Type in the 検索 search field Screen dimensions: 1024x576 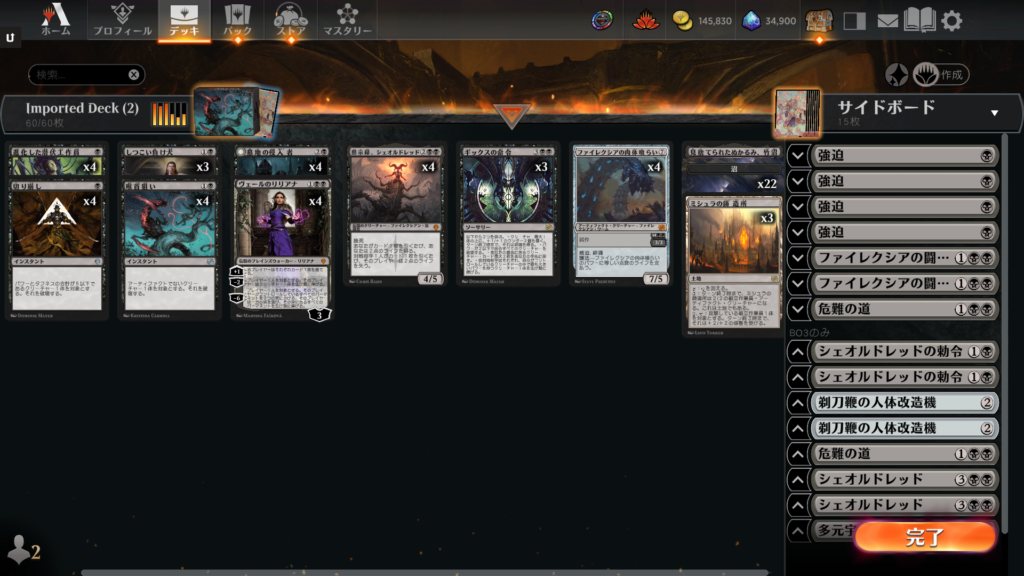[x=78, y=74]
